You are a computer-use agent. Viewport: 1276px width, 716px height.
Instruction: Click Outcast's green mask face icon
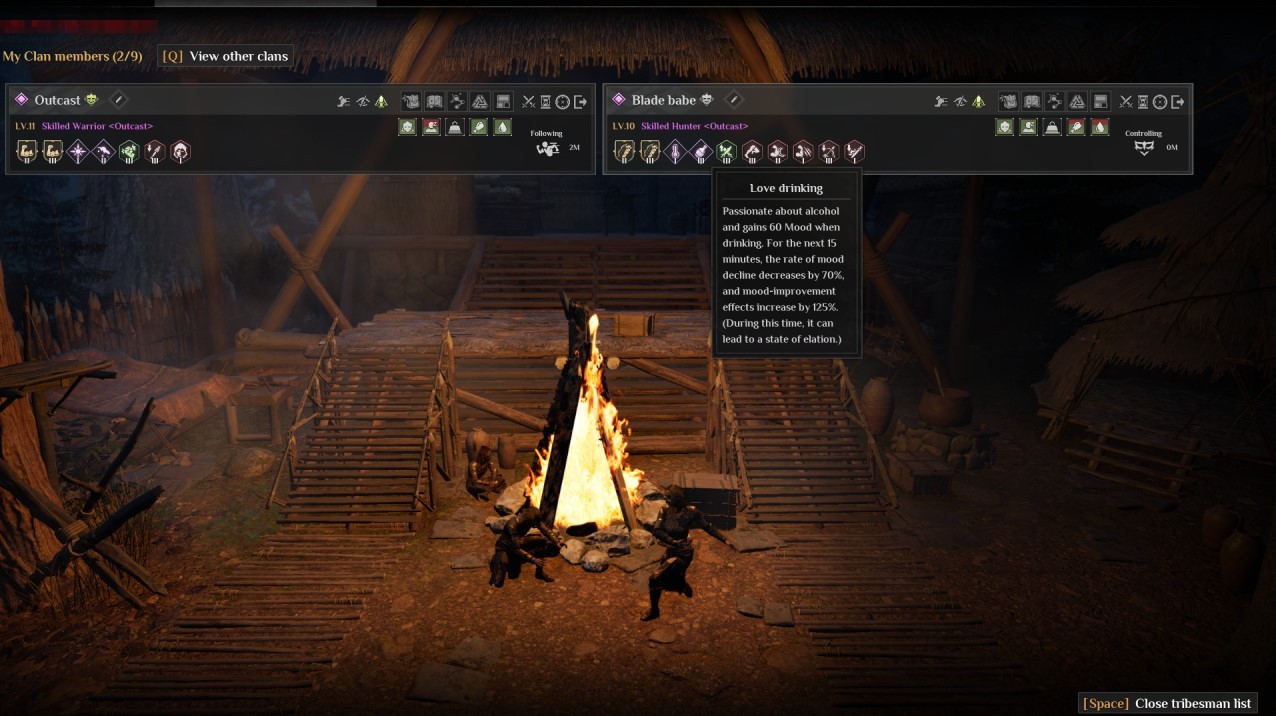click(92, 100)
